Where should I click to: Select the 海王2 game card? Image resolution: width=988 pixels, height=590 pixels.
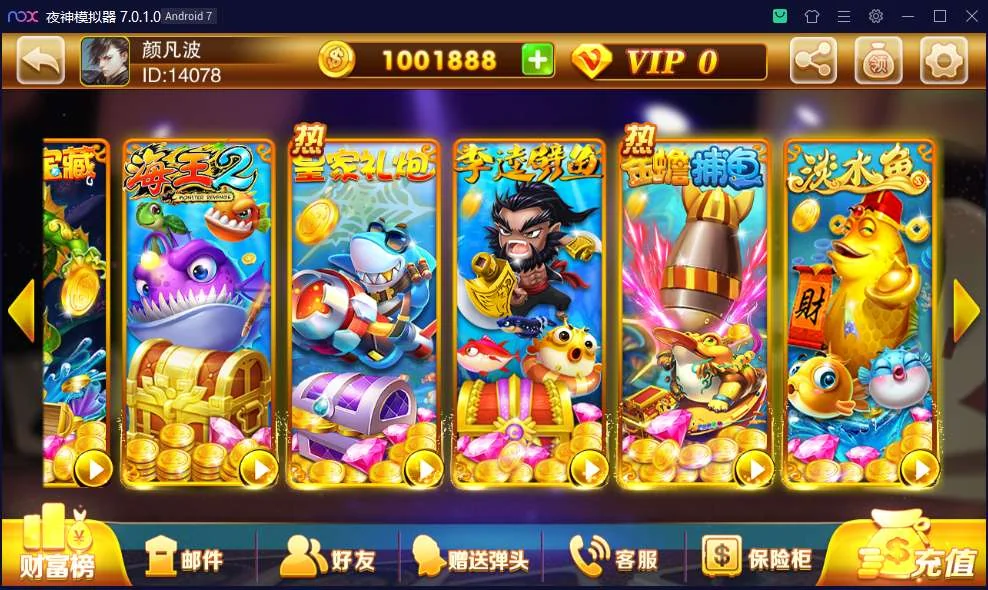click(199, 312)
